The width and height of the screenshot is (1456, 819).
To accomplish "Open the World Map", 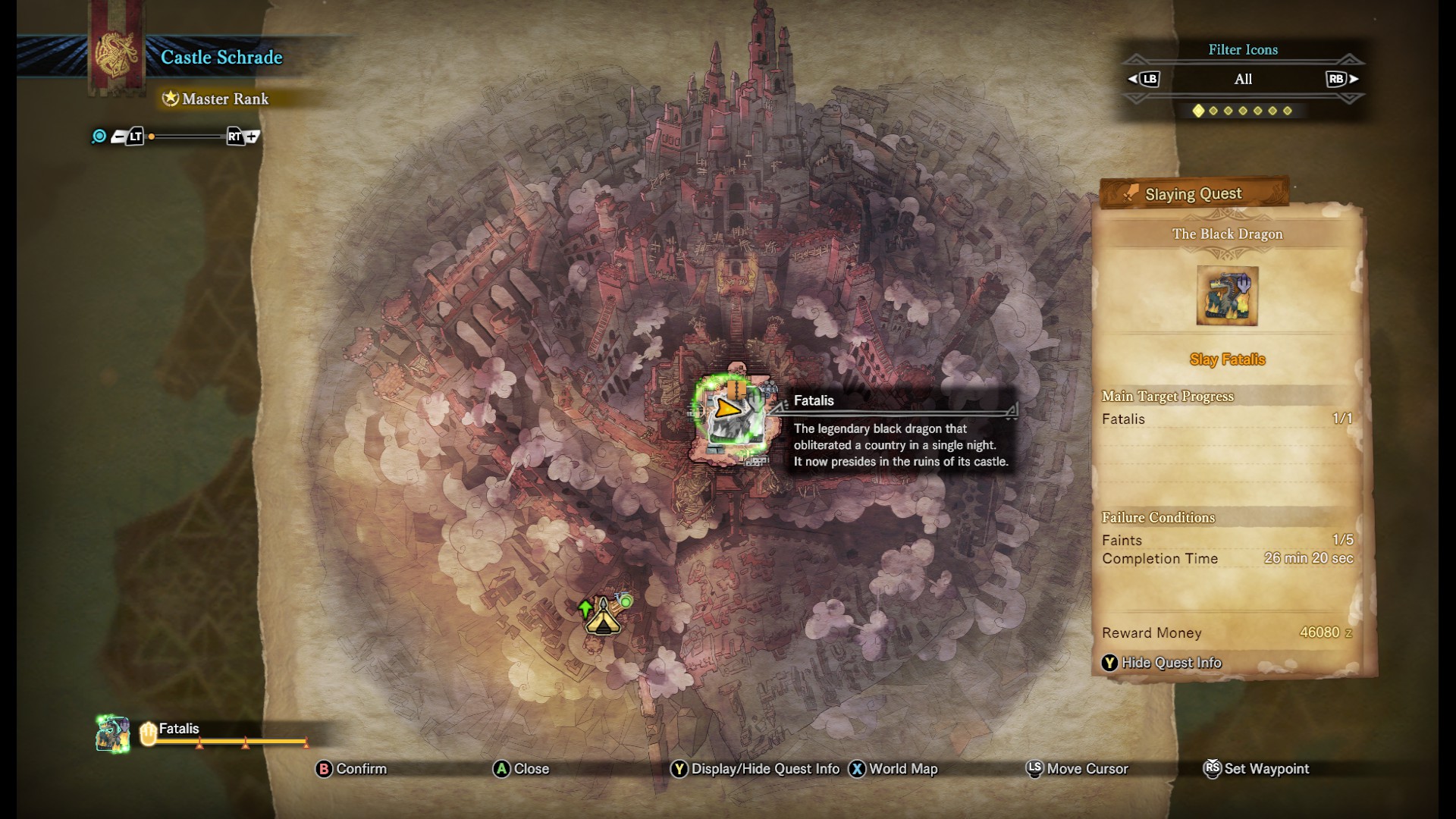I will [x=893, y=769].
